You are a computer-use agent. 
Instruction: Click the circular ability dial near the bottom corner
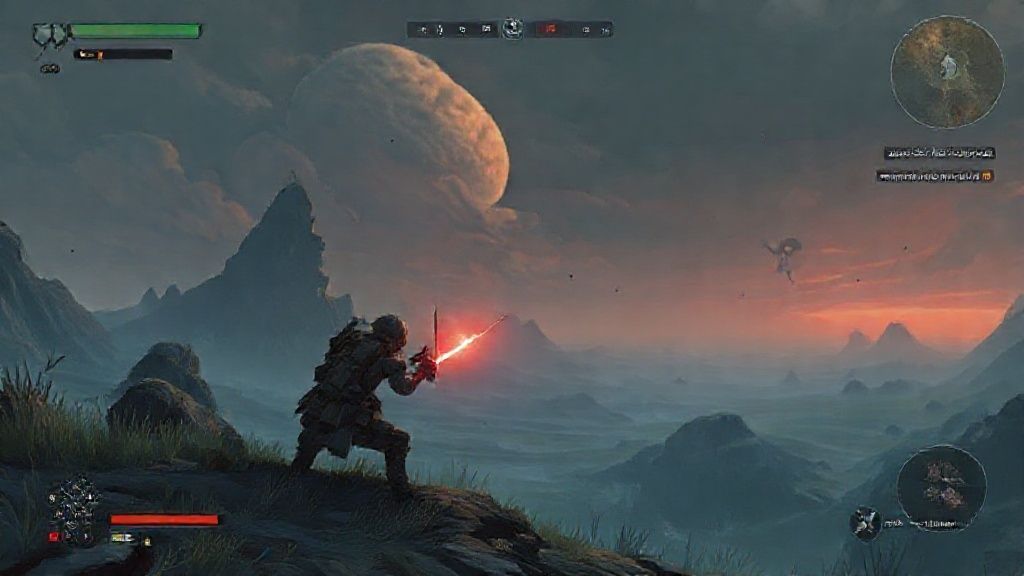click(x=941, y=487)
